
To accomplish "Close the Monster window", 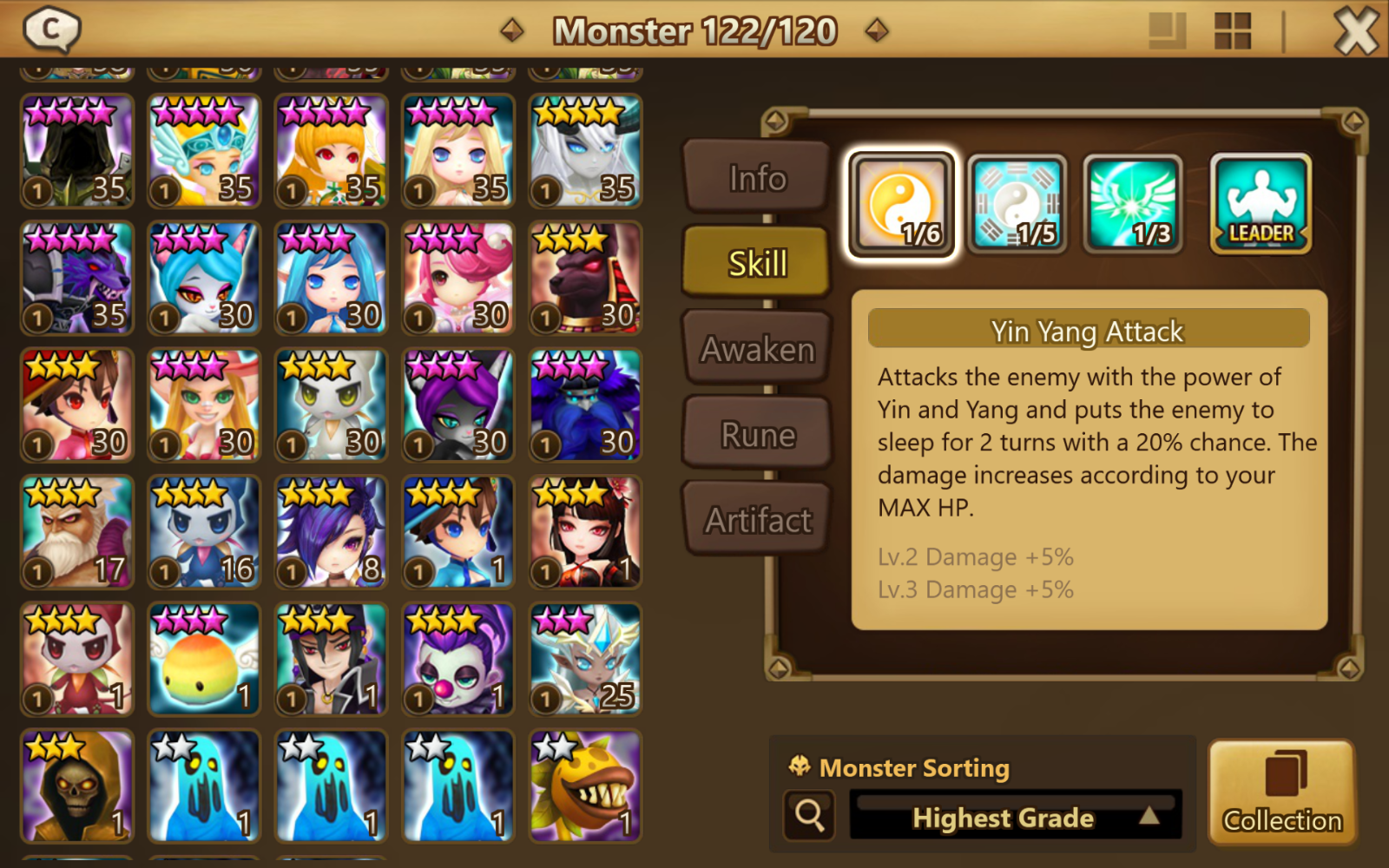I will click(1355, 31).
